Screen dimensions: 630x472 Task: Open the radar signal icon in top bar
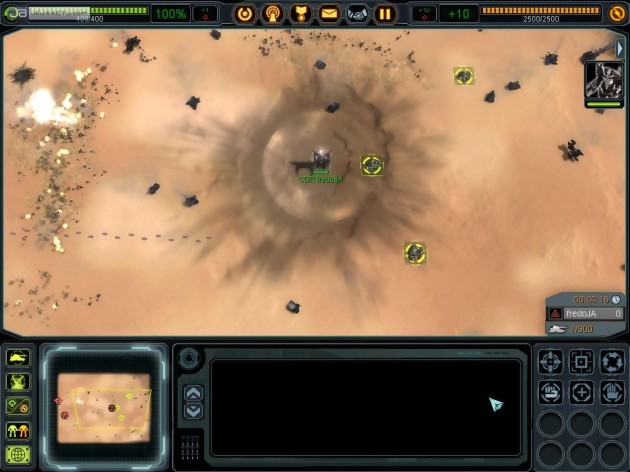(x=272, y=14)
